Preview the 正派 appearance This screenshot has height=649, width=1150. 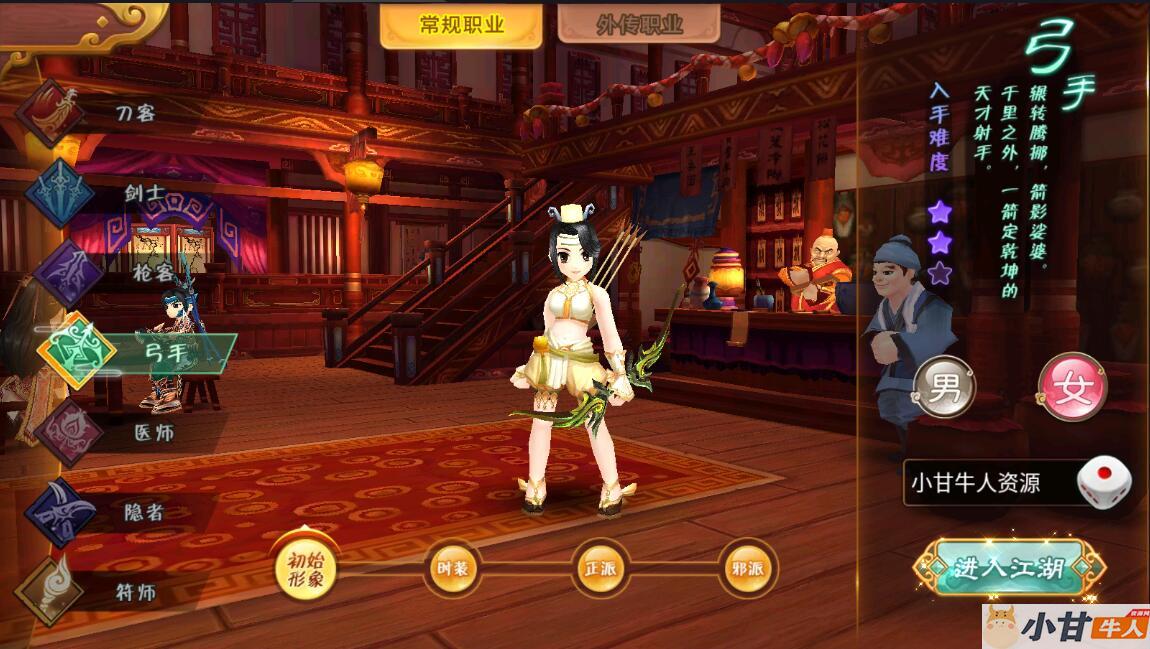tap(600, 570)
